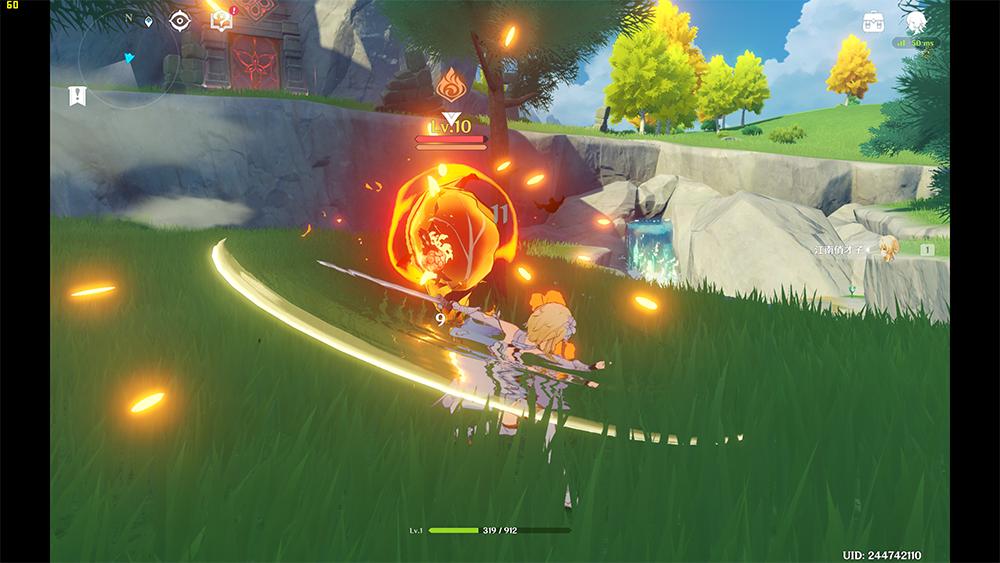Open the Paimon menu icon
Screen dimensions: 1000x563
916,22
